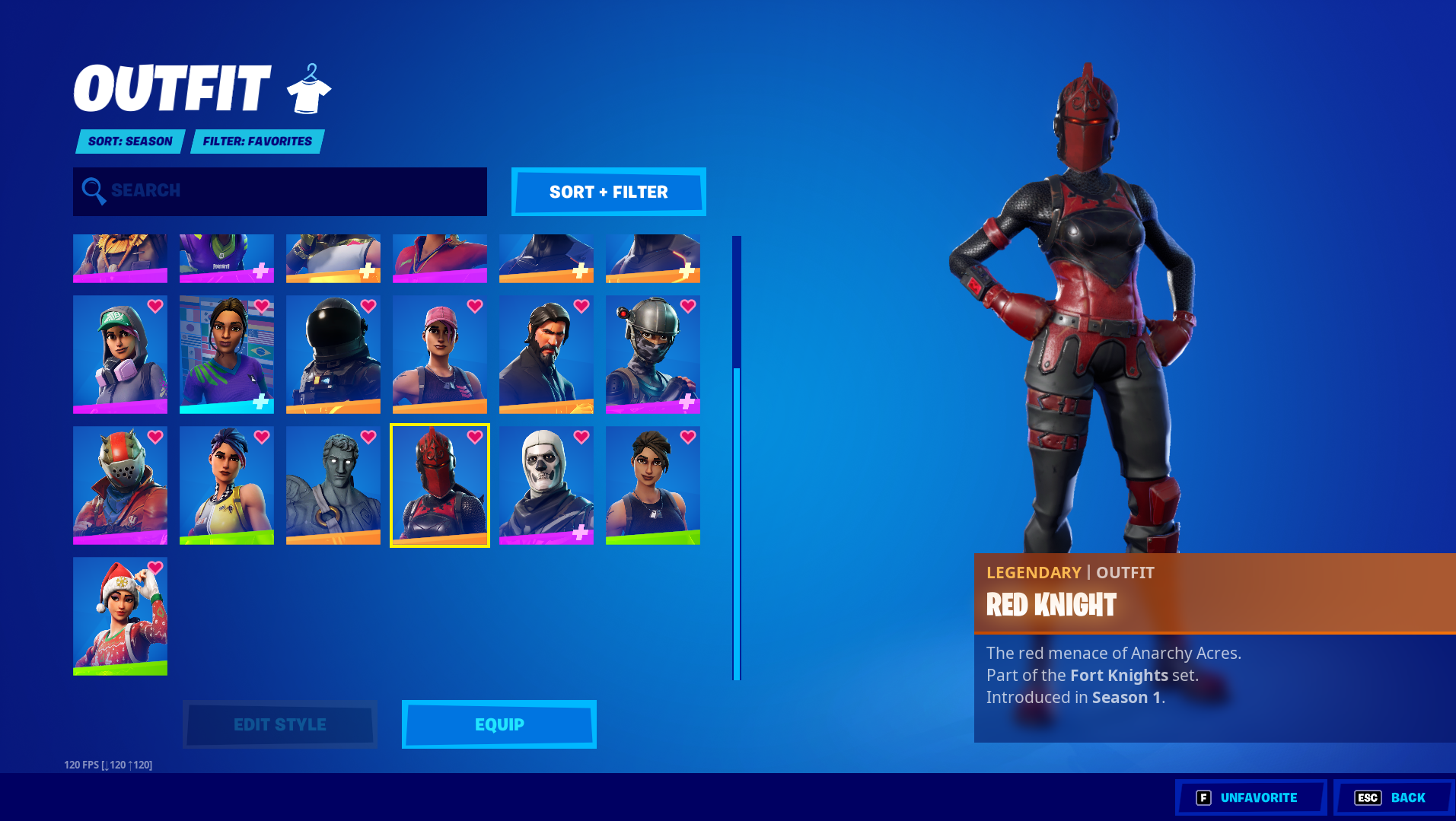Screen dimensions: 1456x821
Task: Click the magnifying glass search icon
Action: point(94,191)
